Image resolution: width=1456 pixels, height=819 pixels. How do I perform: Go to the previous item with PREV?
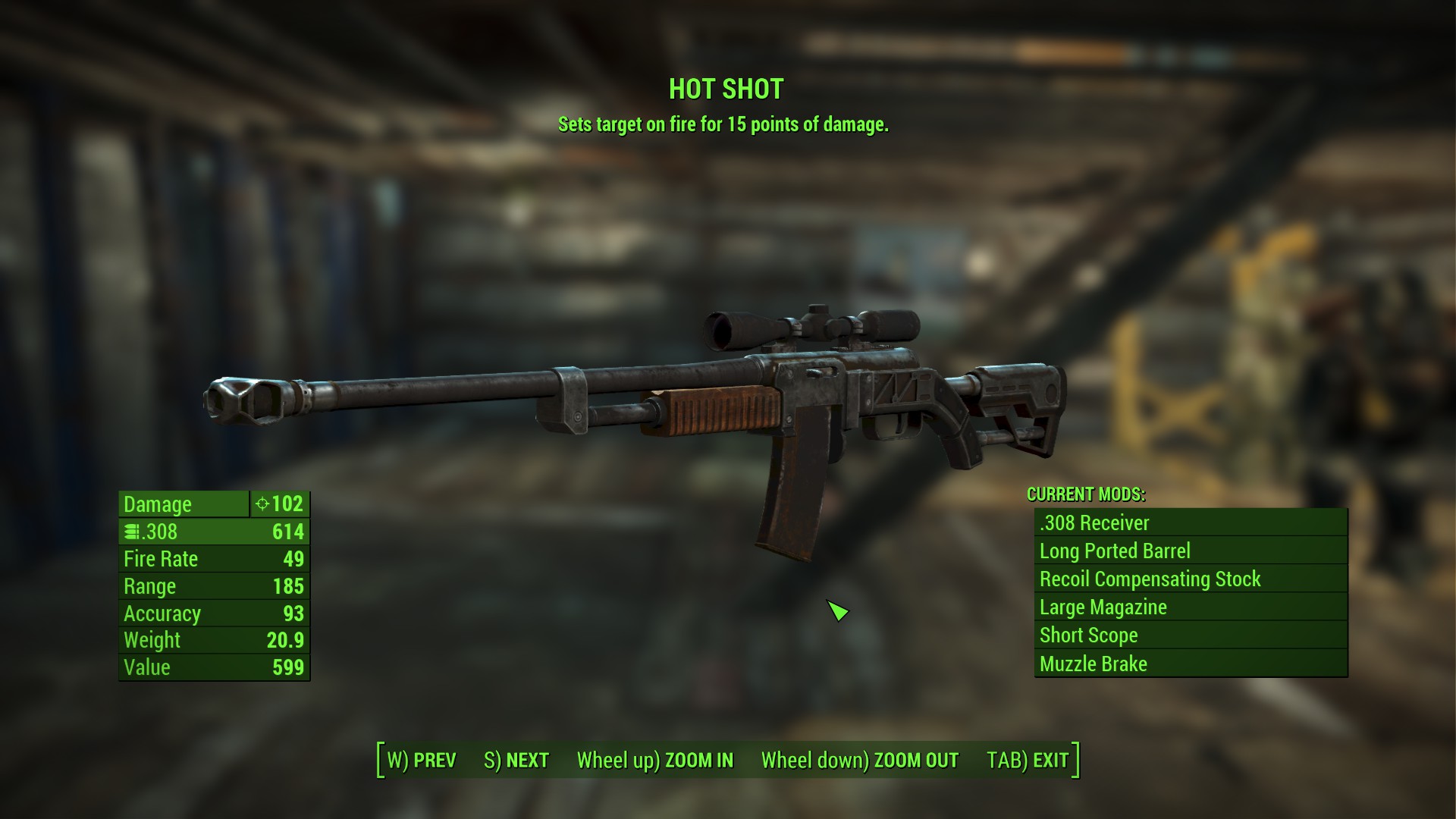(422, 760)
